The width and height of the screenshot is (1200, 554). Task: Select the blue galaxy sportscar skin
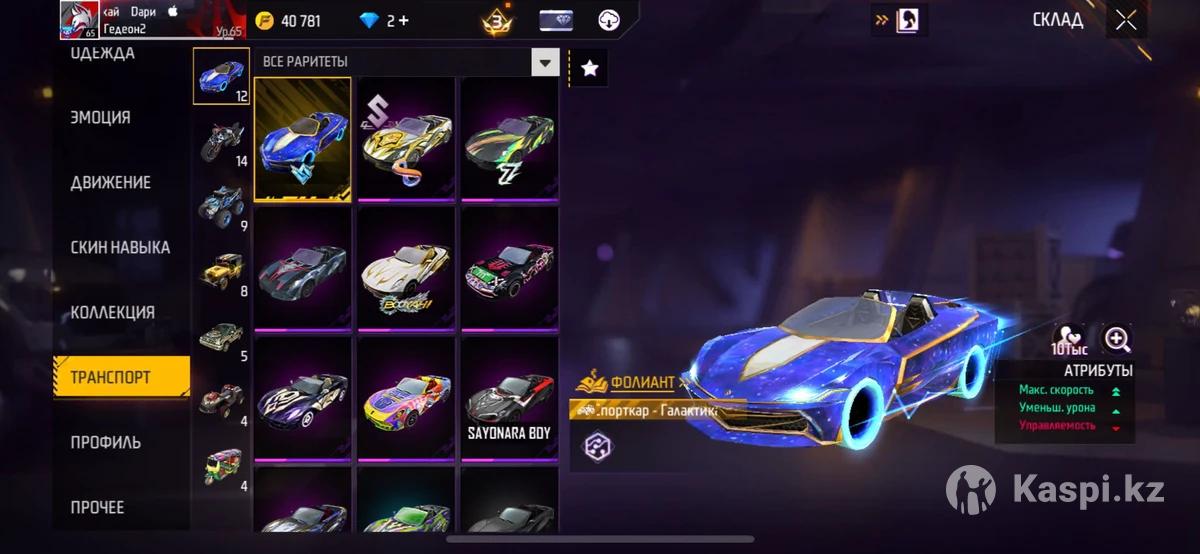click(303, 139)
